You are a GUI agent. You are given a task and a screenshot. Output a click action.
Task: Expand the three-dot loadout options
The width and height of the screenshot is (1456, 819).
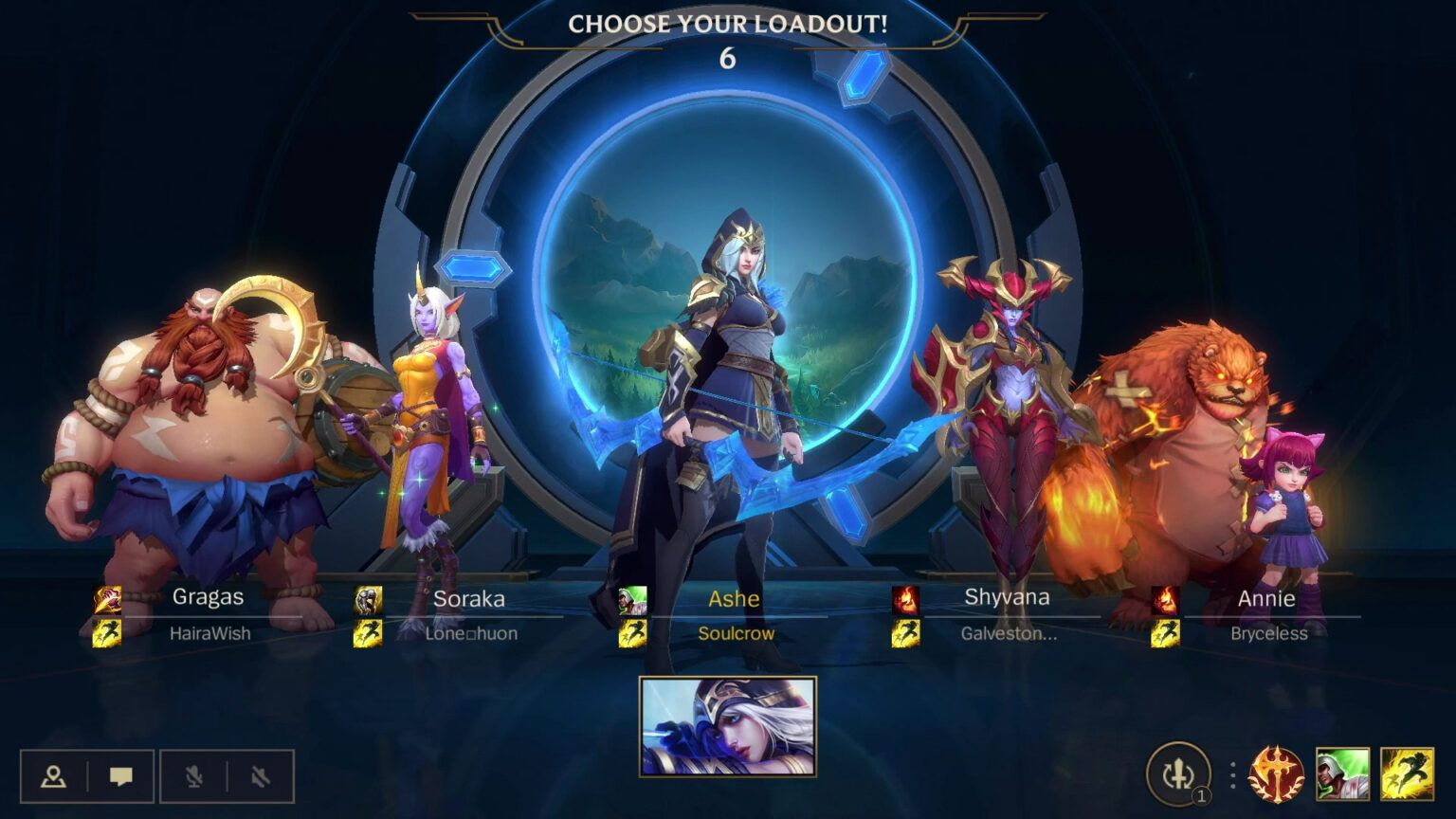[x=1232, y=774]
